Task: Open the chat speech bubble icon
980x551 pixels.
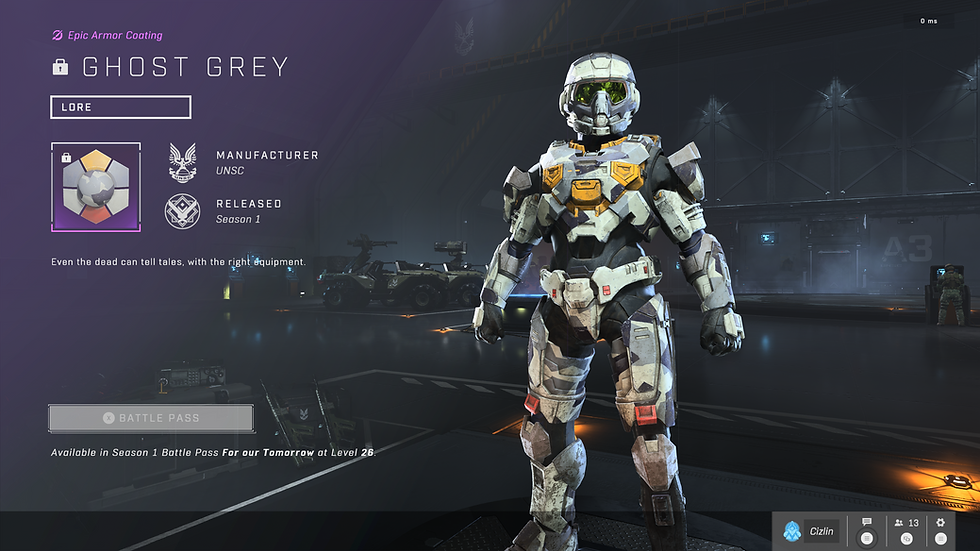Action: (x=867, y=523)
